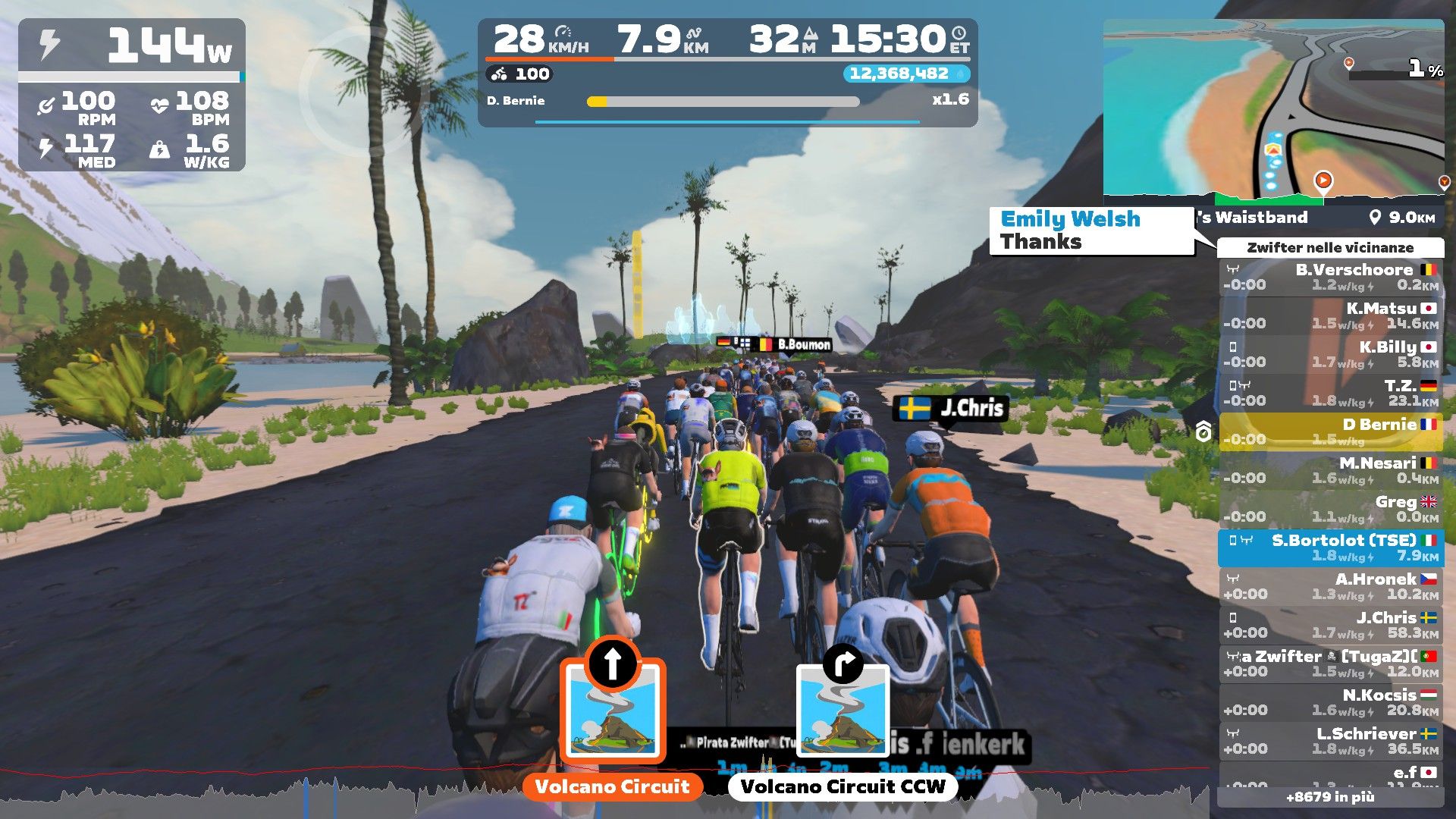The image size is (1456, 819).
Task: Select rider B.Verschoore in nearby list
Action: pyautogui.click(x=1331, y=277)
